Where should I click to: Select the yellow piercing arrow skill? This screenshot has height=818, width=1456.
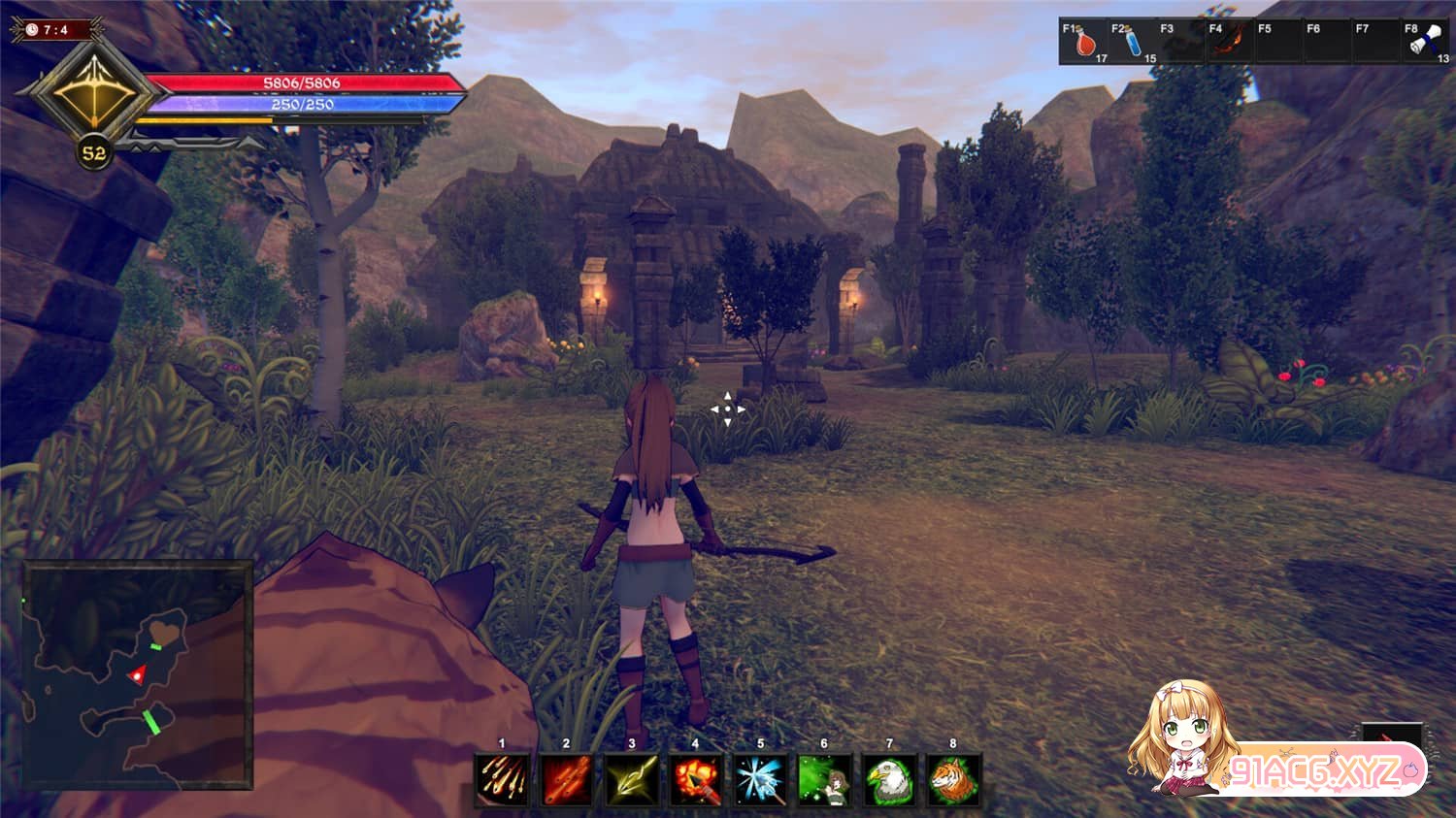(632, 780)
